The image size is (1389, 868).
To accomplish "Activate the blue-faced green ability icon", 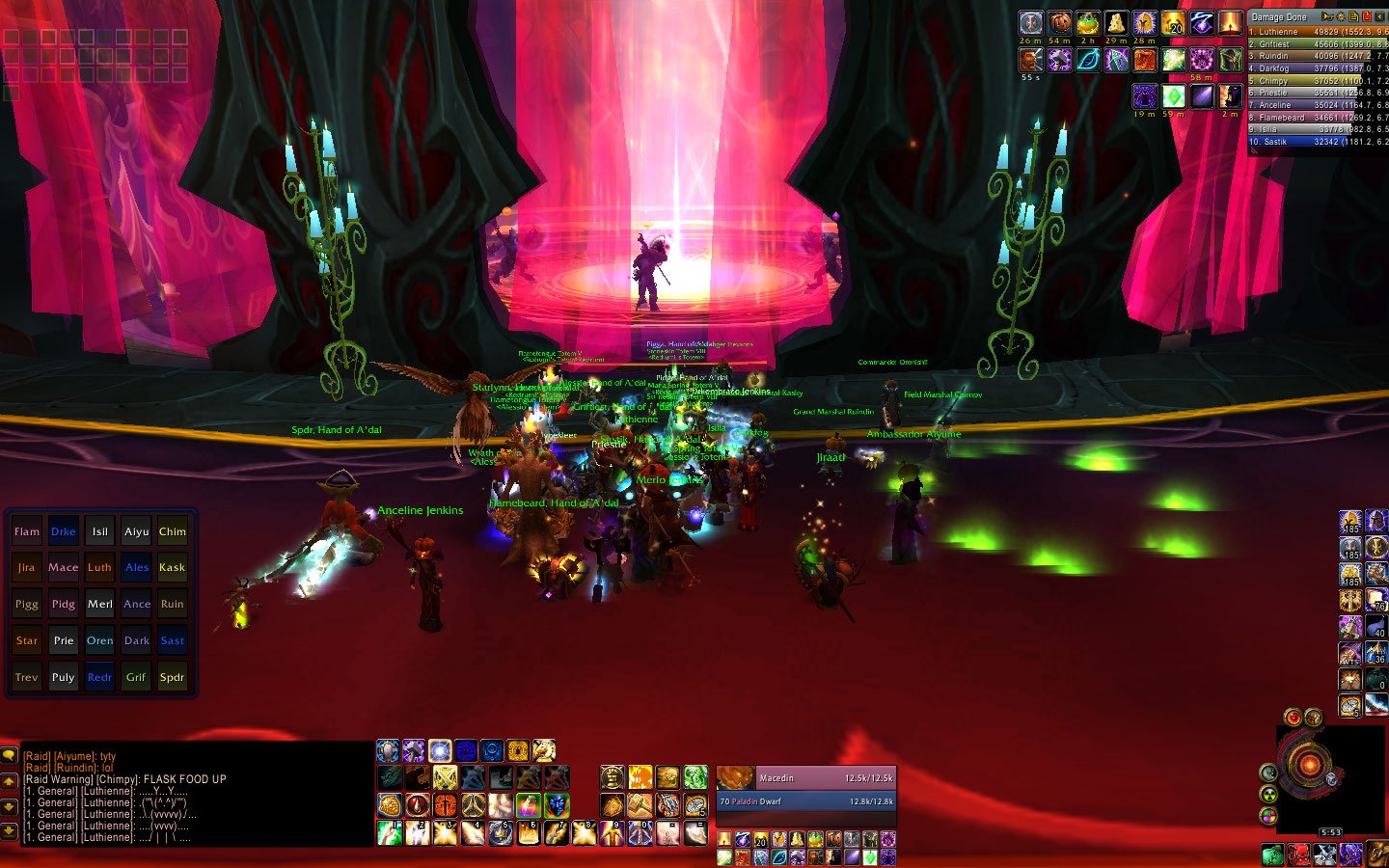I will [x=557, y=805].
